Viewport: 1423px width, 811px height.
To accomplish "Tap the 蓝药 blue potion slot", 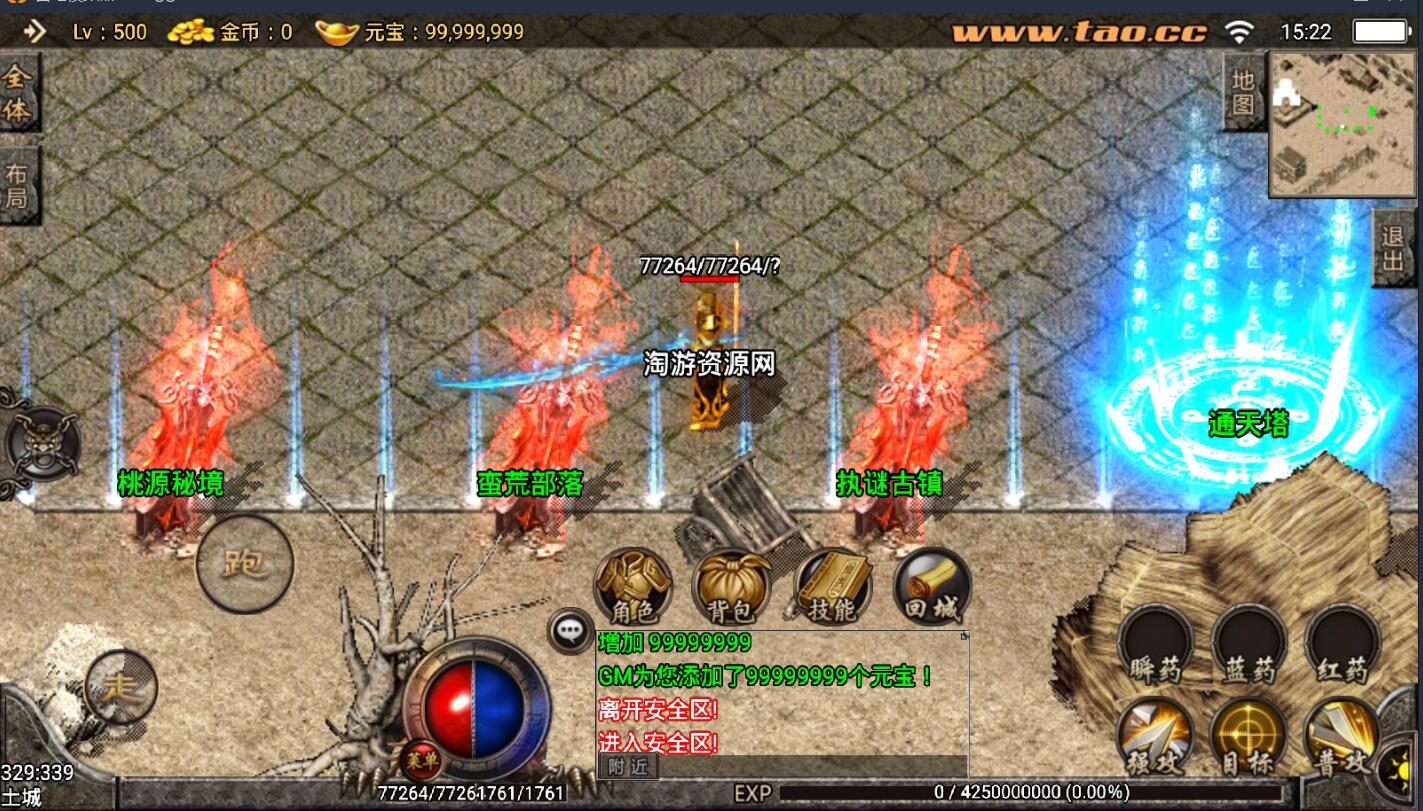I will click(1249, 646).
